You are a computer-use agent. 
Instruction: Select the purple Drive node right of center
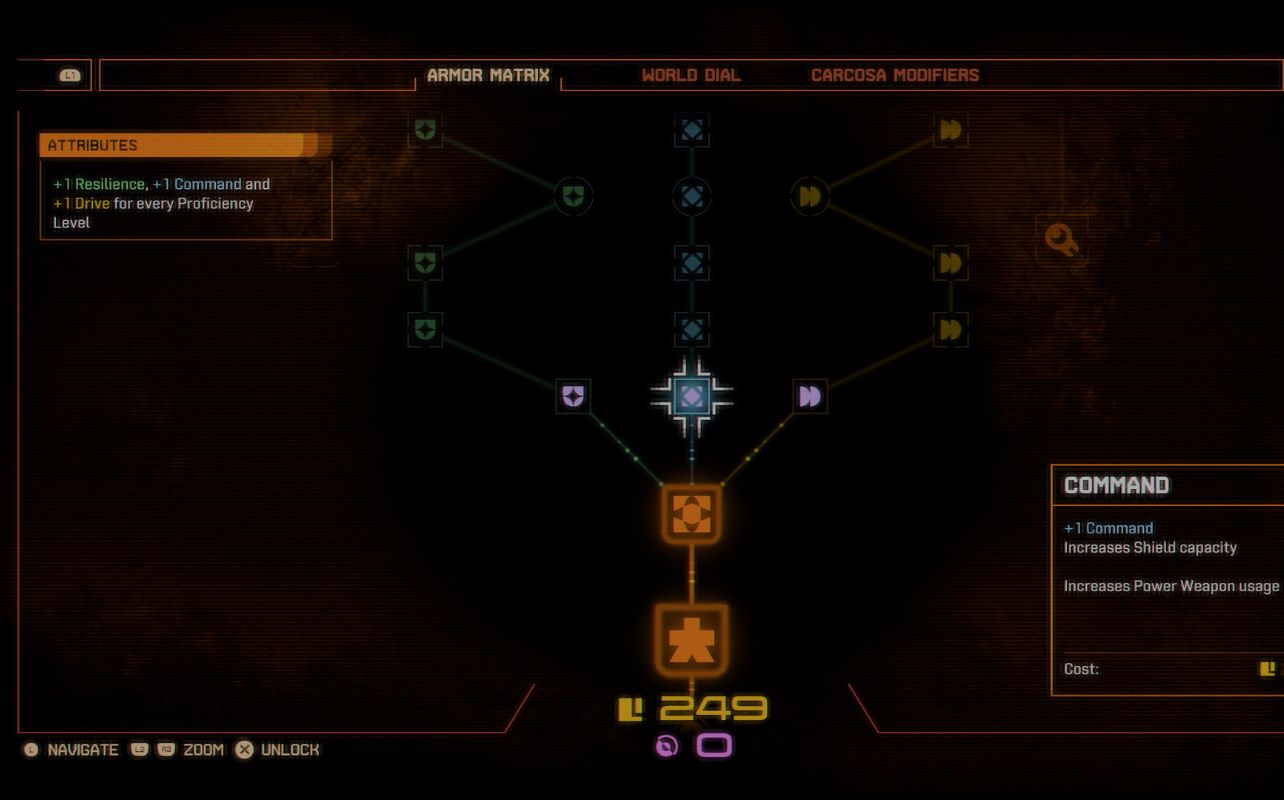[x=810, y=396]
